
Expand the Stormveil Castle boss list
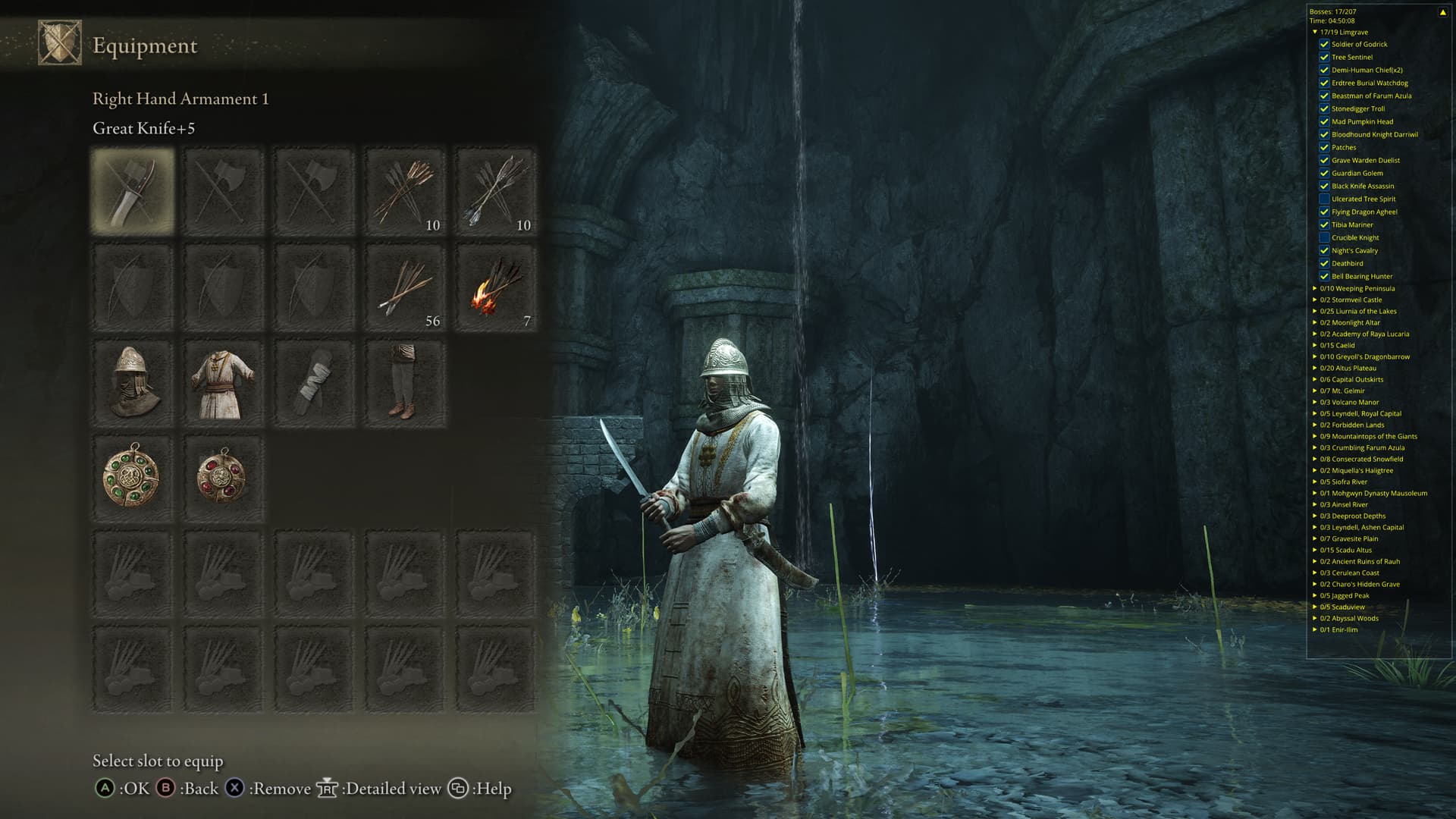click(1315, 300)
